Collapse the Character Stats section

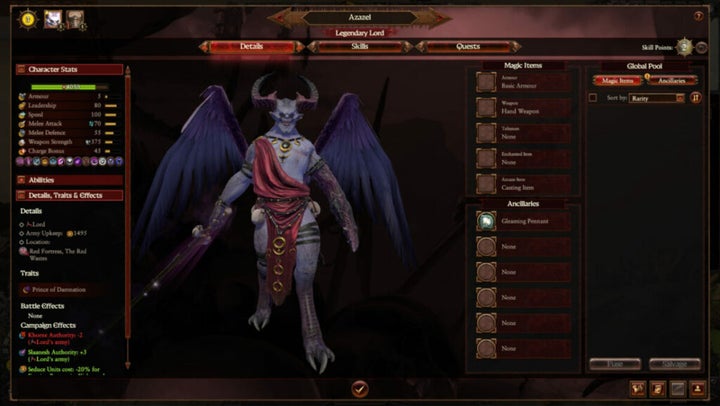[69, 70]
